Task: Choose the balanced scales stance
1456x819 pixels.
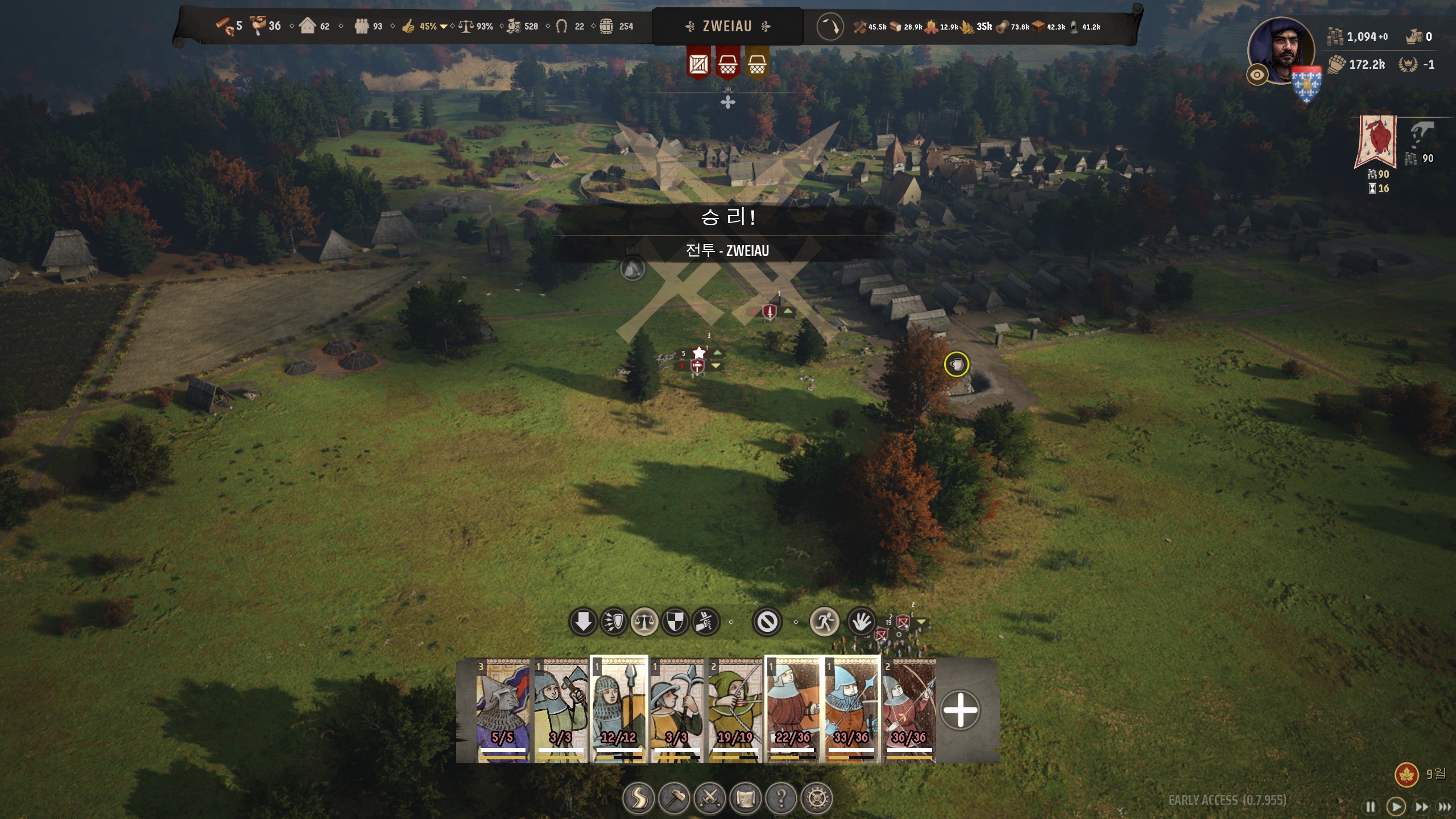Action: point(644,622)
